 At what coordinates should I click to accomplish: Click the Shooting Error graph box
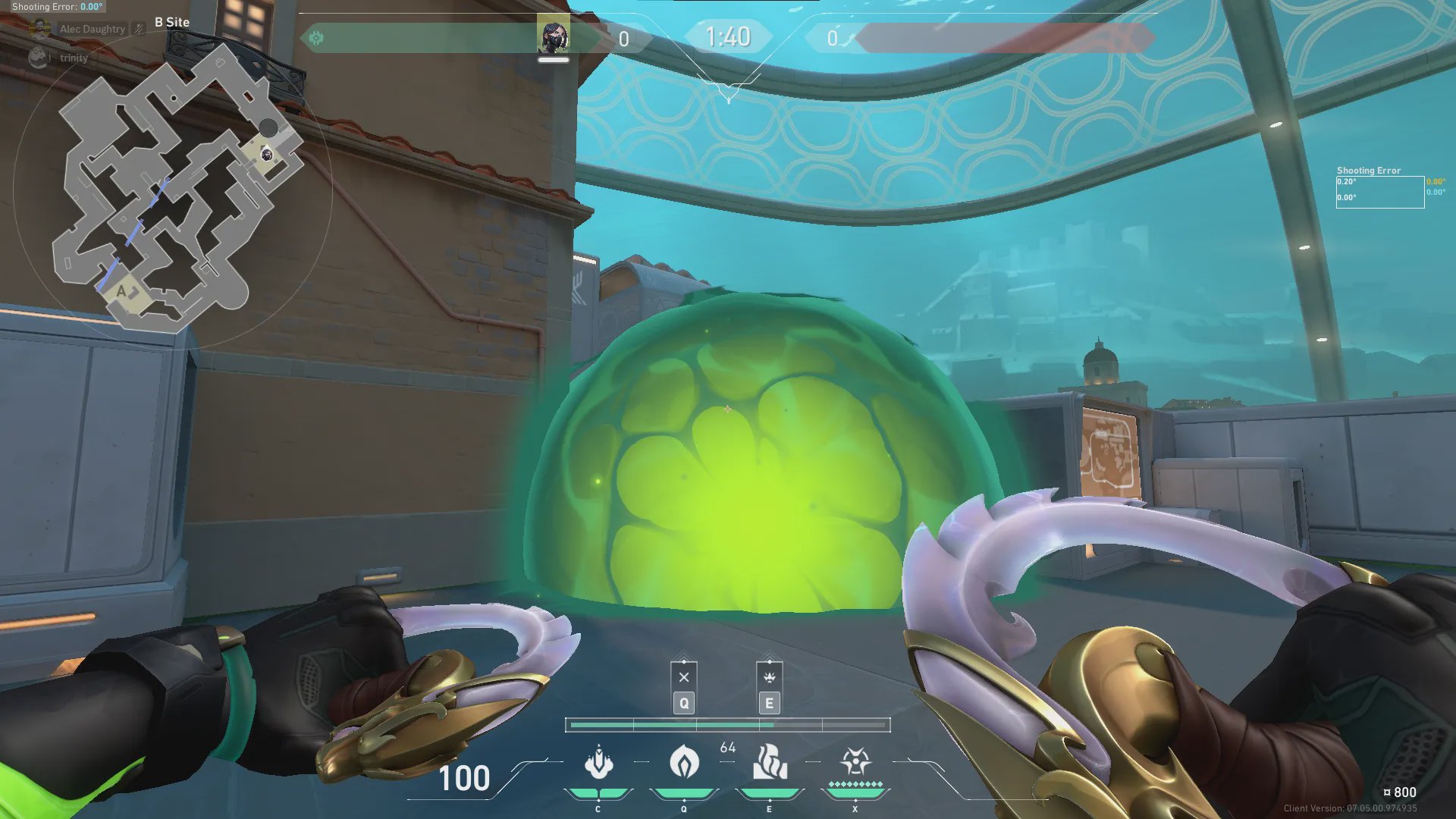click(x=1379, y=192)
